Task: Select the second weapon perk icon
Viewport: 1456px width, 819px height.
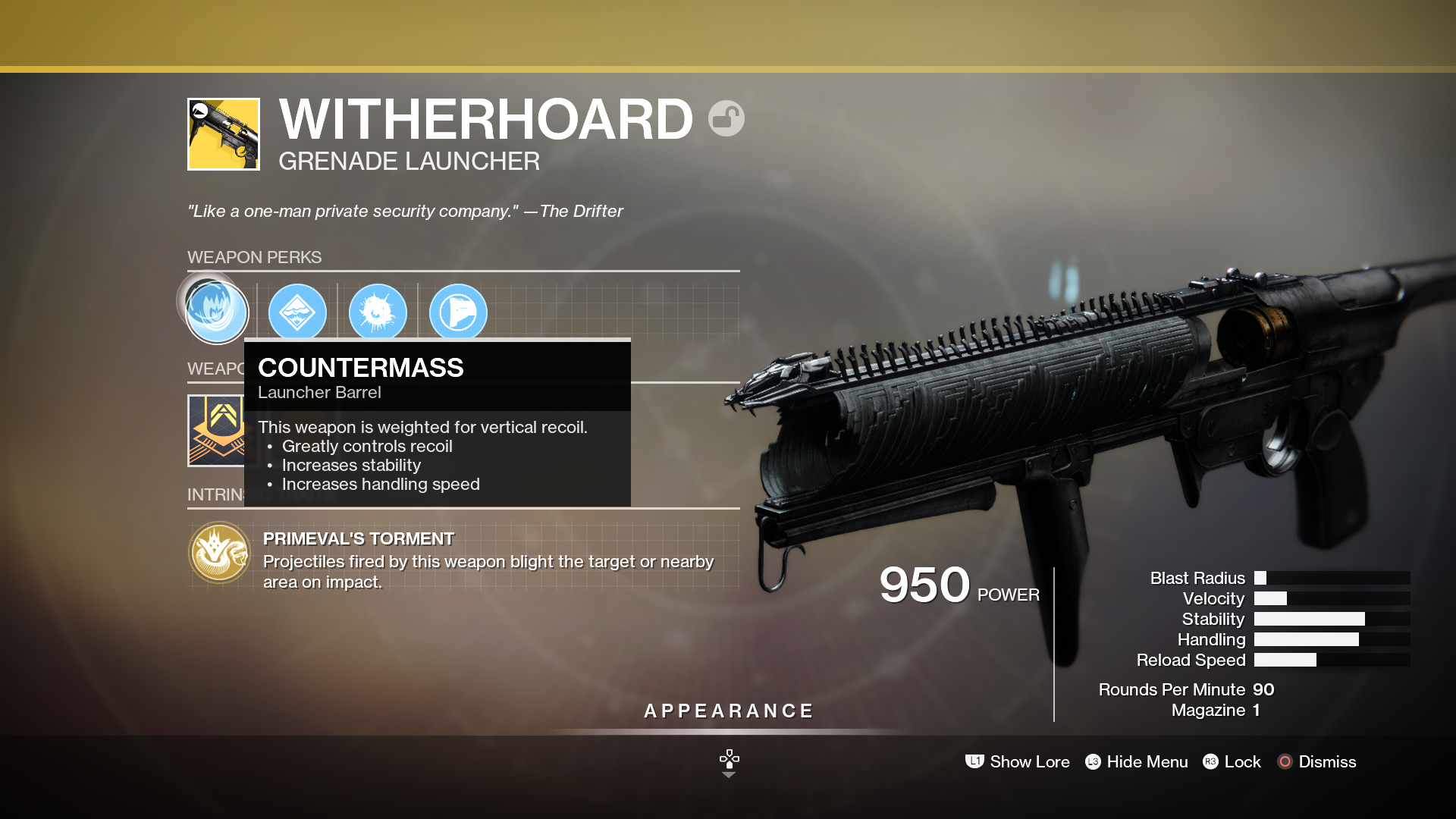Action: 298,312
